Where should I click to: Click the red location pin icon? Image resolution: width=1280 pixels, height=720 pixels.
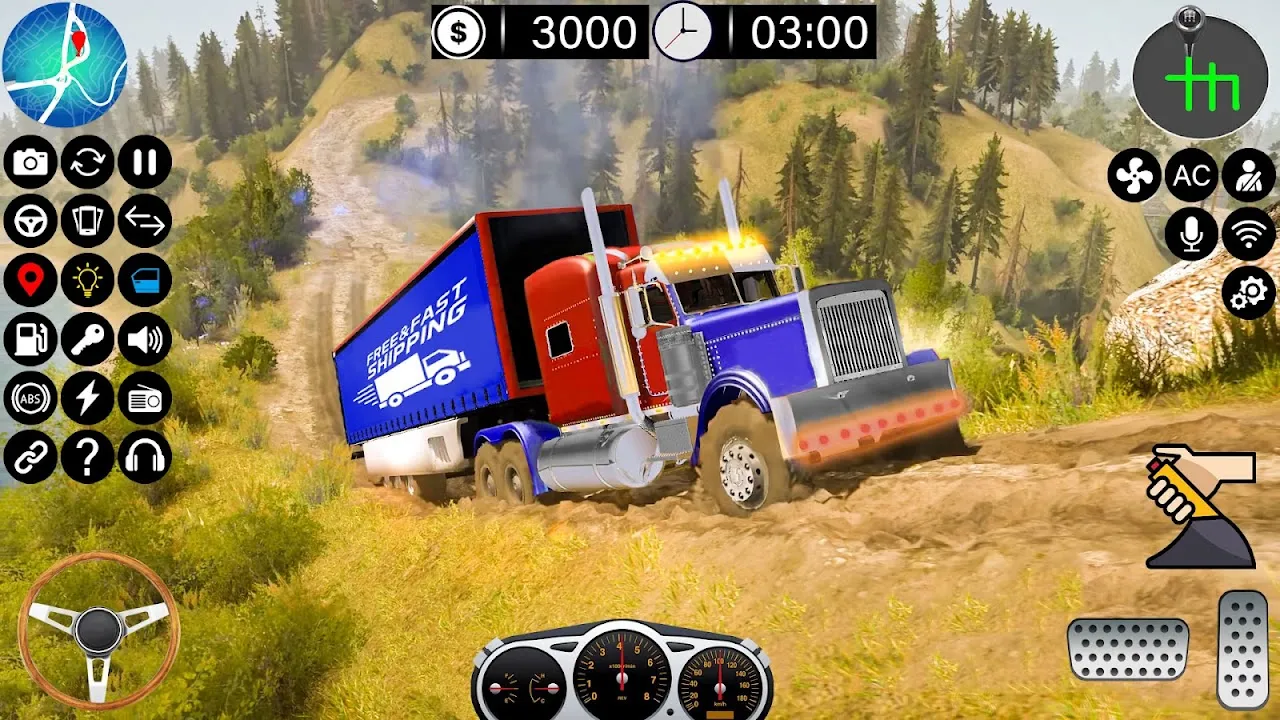click(x=30, y=281)
